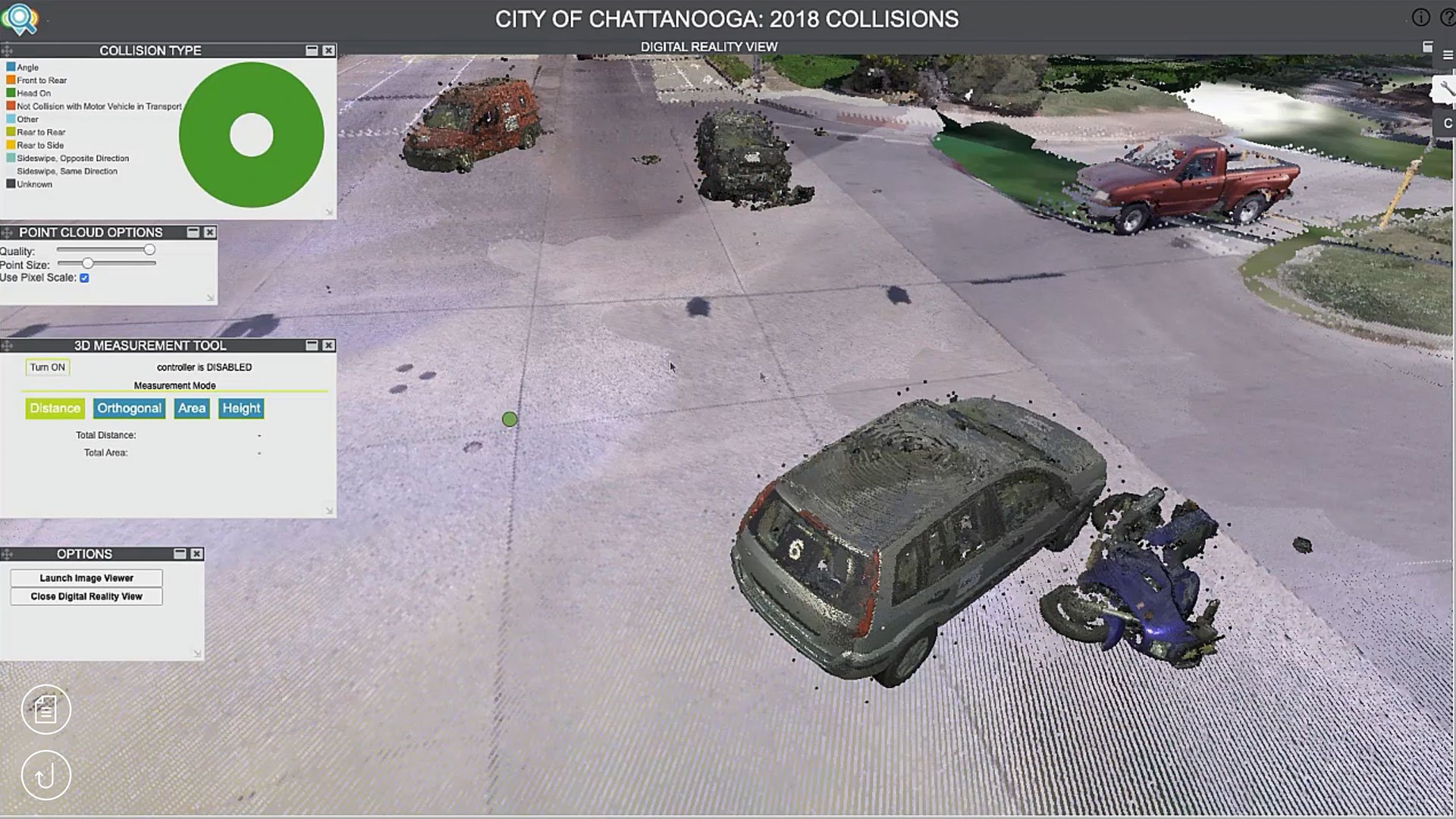Open the hamburger menu at top right
The height and width of the screenshot is (819, 1456).
coord(1448,55)
